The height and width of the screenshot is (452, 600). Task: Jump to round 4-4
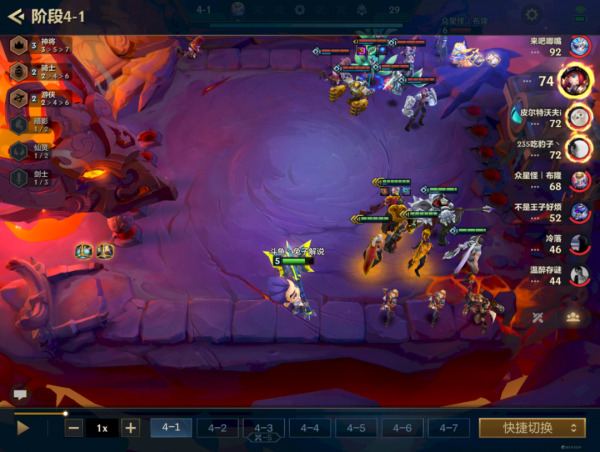coord(309,427)
